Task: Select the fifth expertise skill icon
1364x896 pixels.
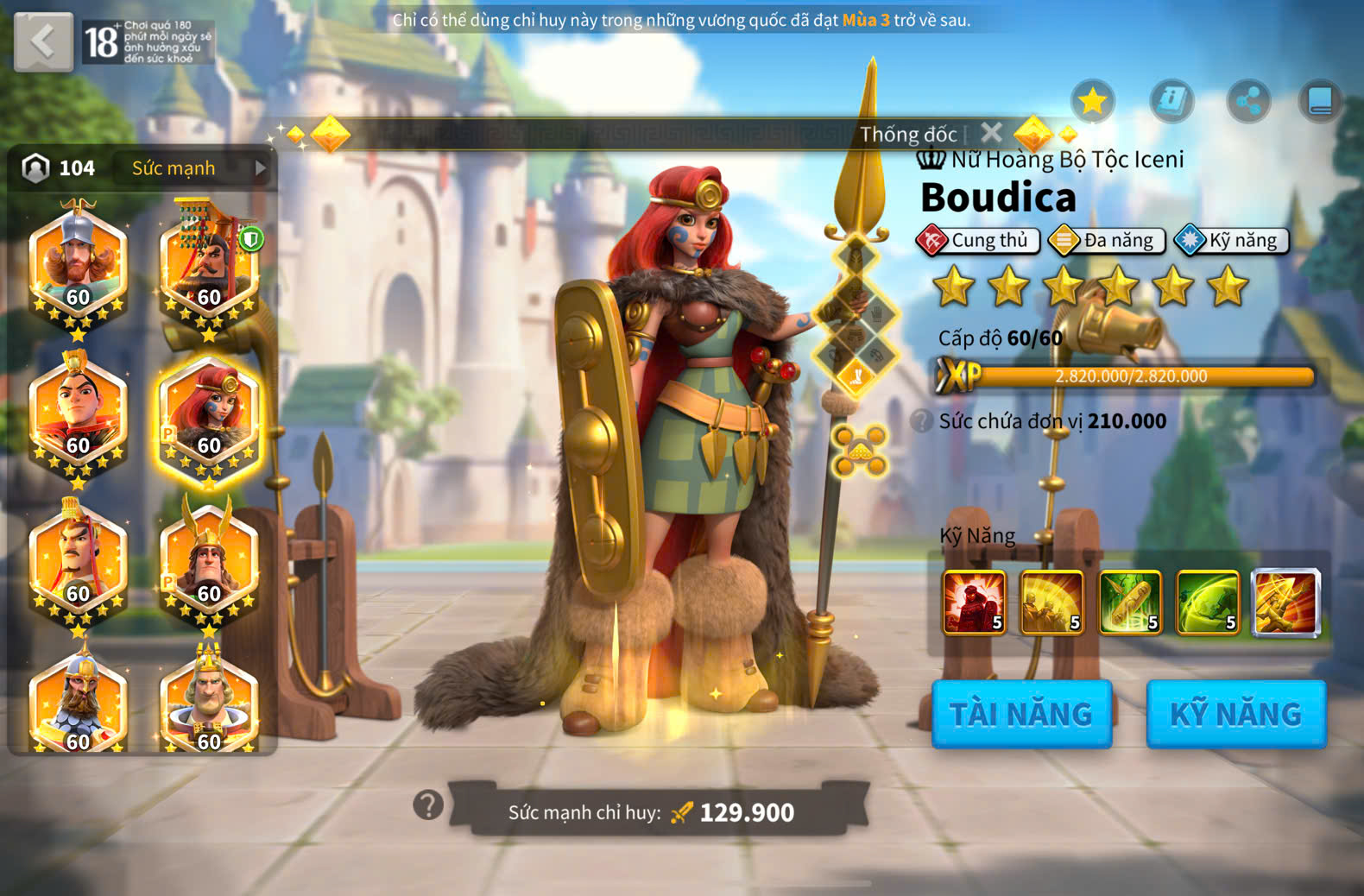Action: (x=1285, y=603)
